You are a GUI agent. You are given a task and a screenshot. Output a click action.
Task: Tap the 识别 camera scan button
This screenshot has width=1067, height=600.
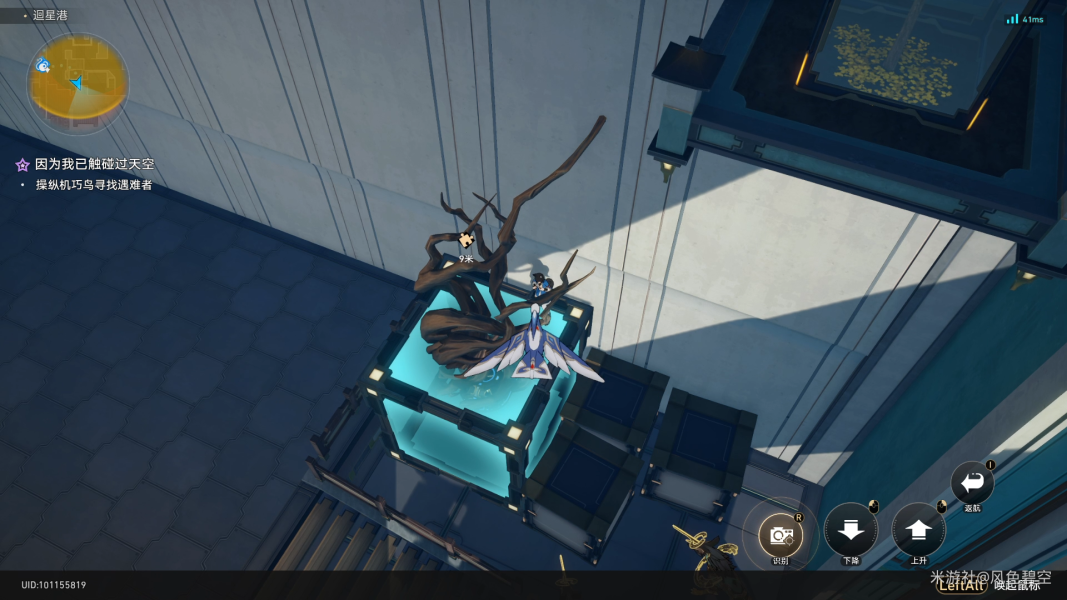tap(780, 535)
